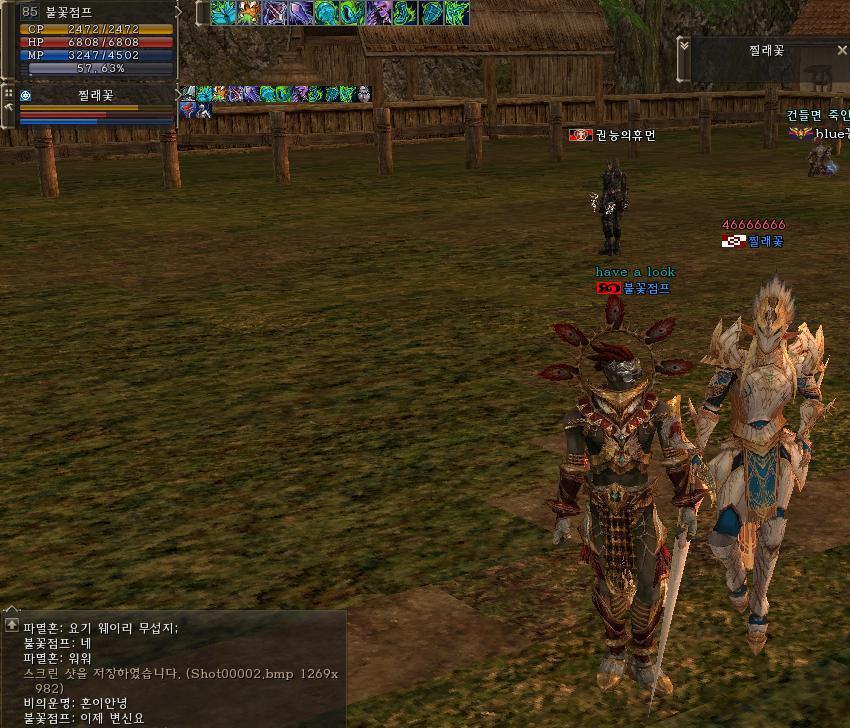Screen dimensions: 850x728
Task: Select party member 찔래꽃 in the party panel
Action: coord(96,96)
